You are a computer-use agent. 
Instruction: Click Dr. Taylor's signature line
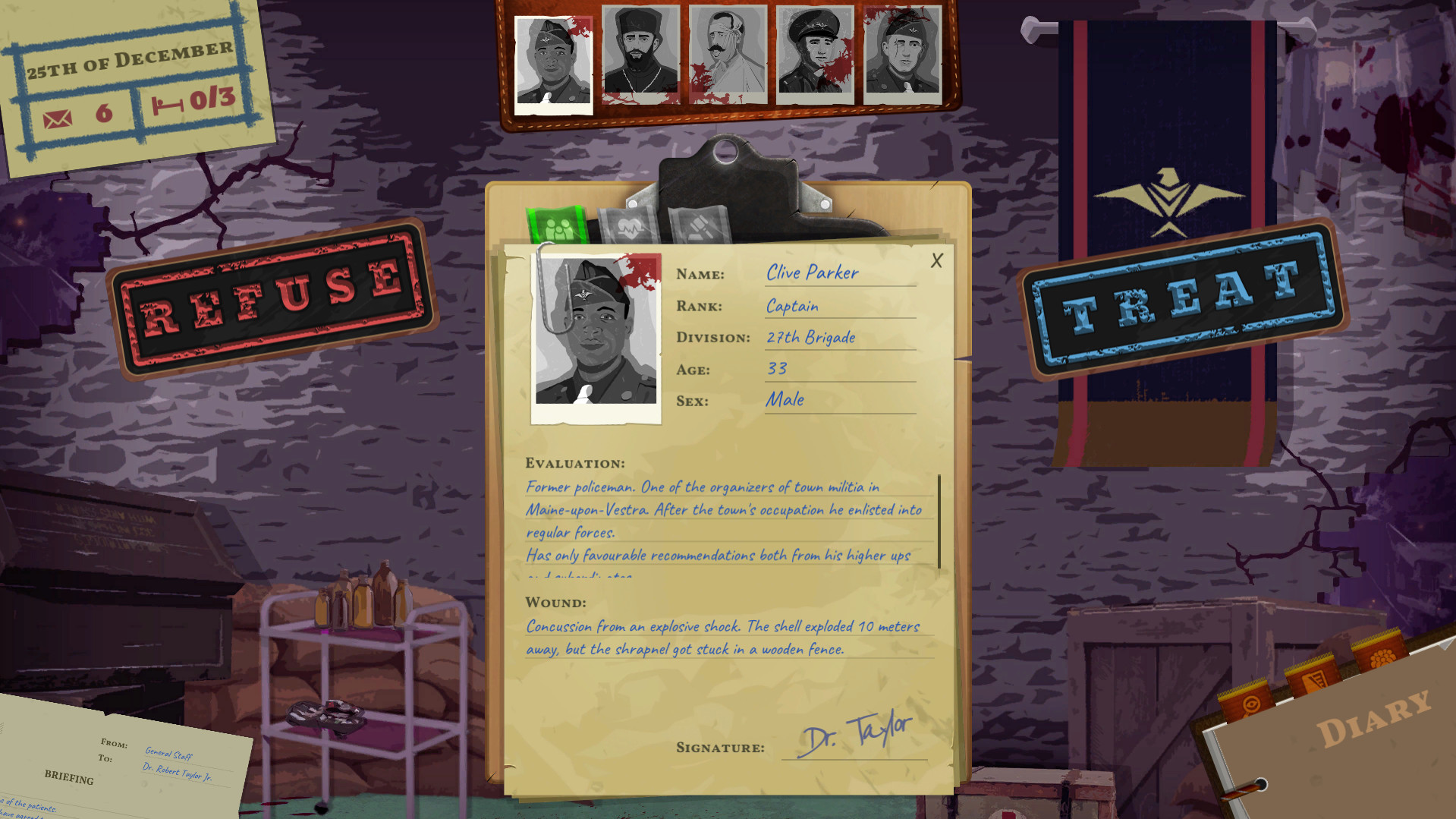857,736
